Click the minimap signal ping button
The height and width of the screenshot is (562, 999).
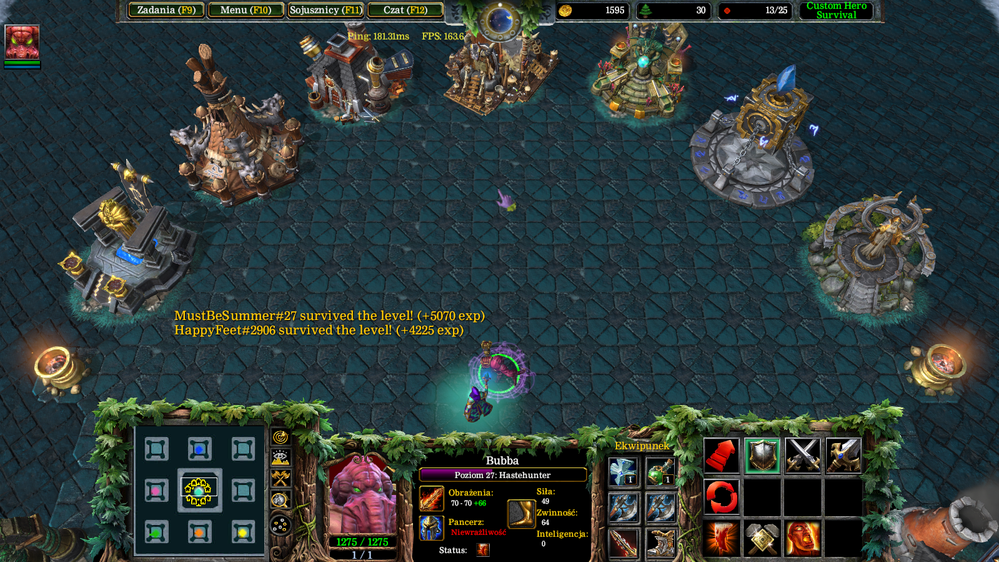[x=281, y=437]
